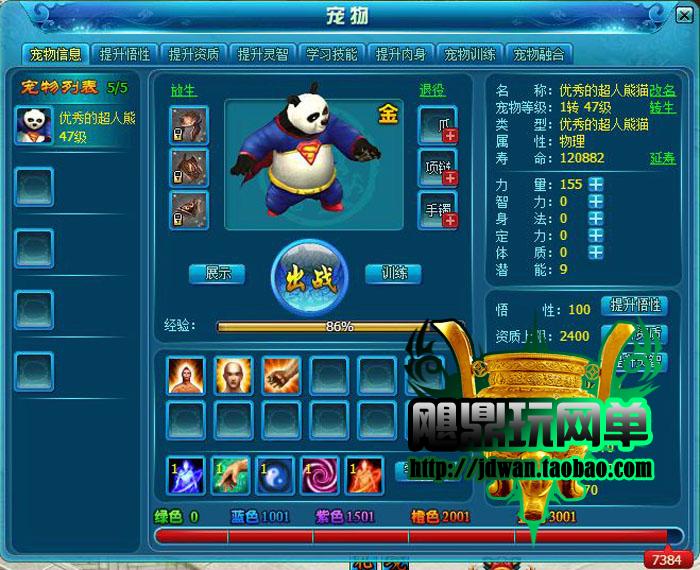
Task: Select the 学习技能 tab
Action: click(332, 54)
